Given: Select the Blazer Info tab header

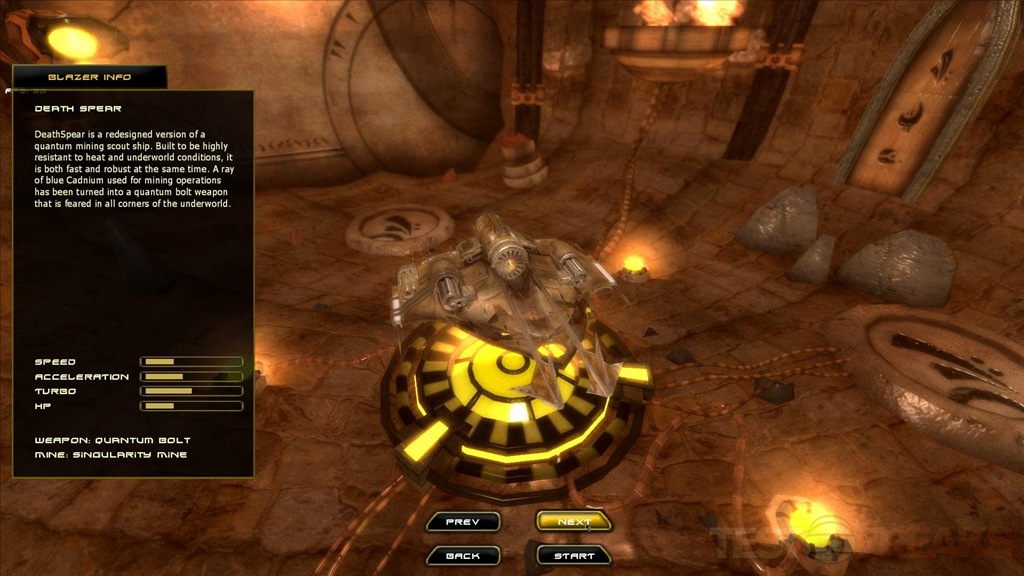Looking at the screenshot, I should pyautogui.click(x=89, y=77).
